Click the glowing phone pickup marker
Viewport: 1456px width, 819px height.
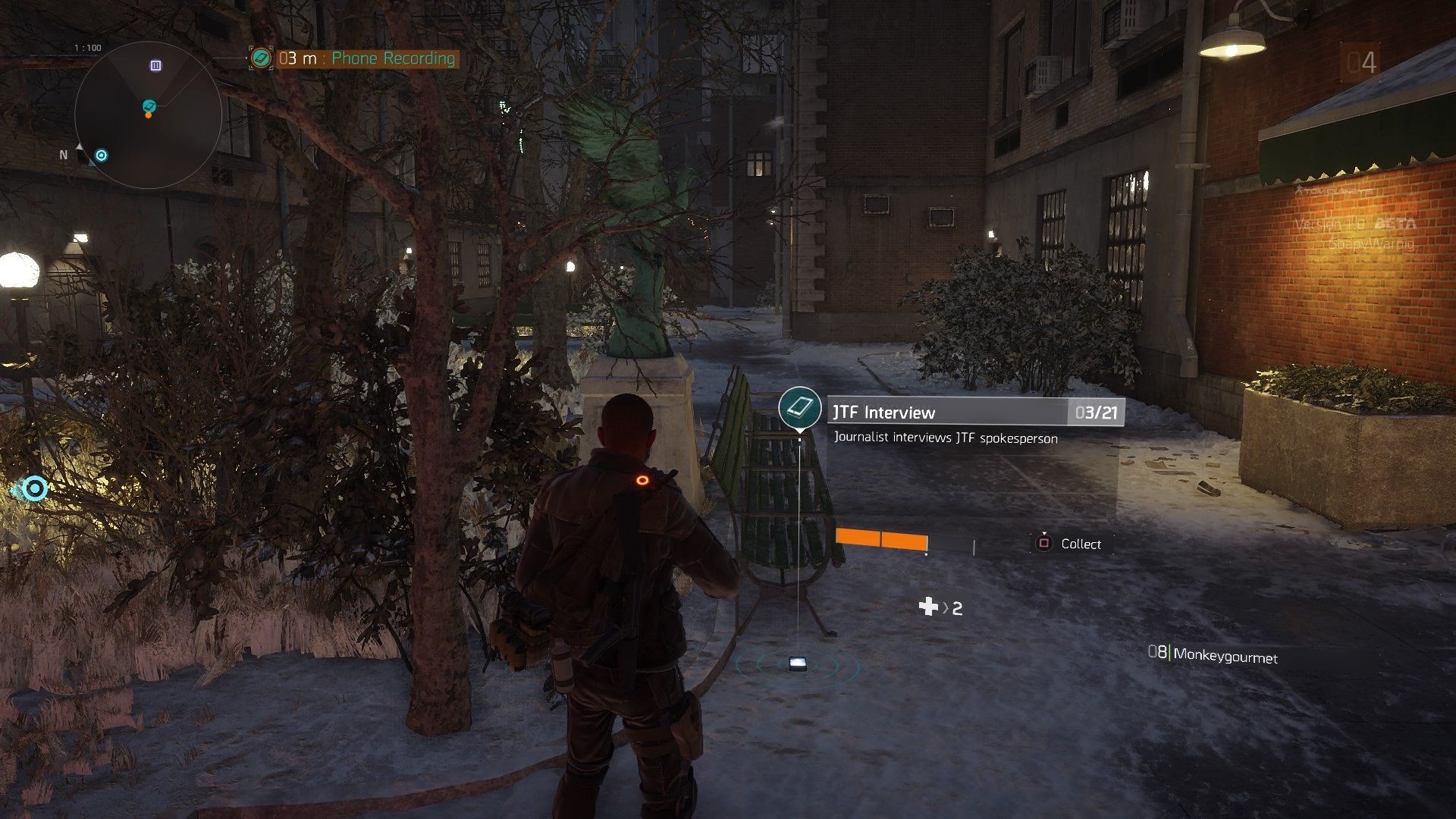[797, 664]
